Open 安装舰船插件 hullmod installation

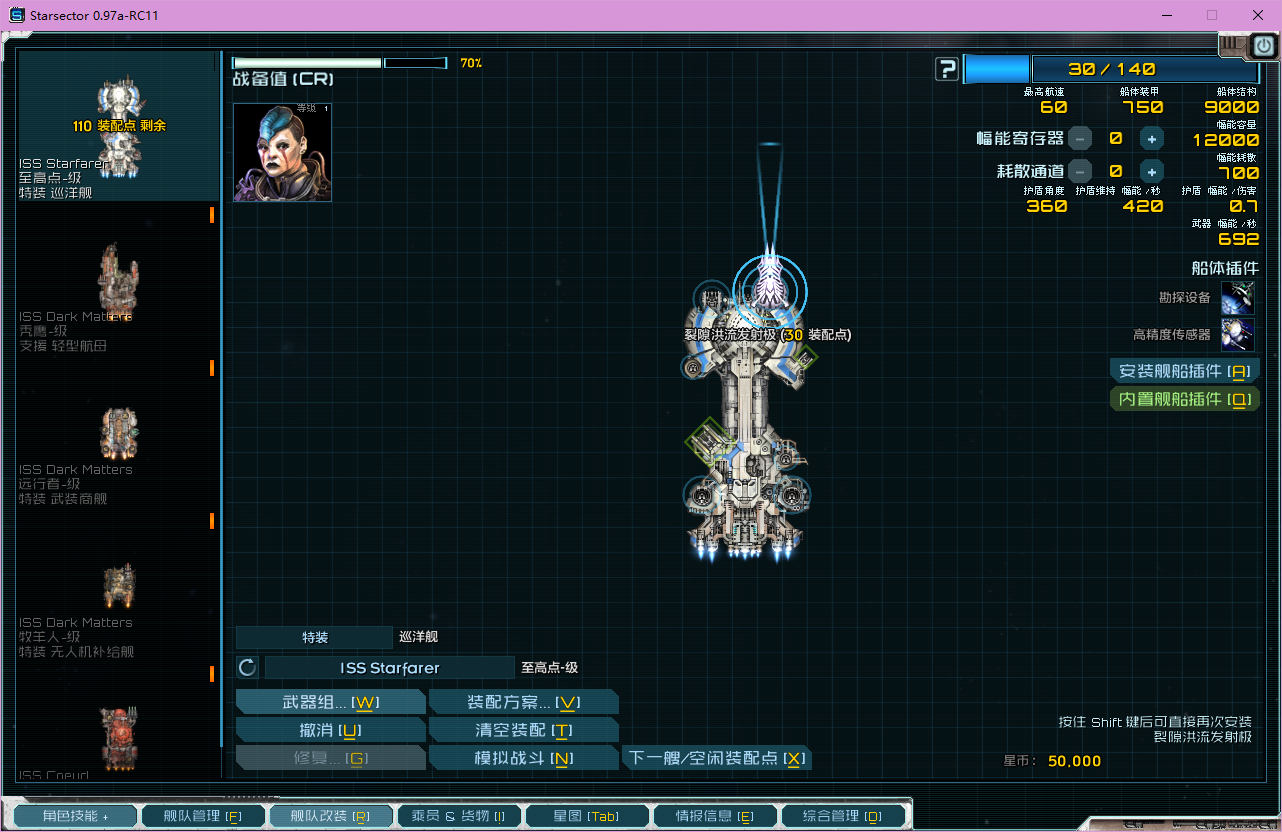coord(1184,371)
